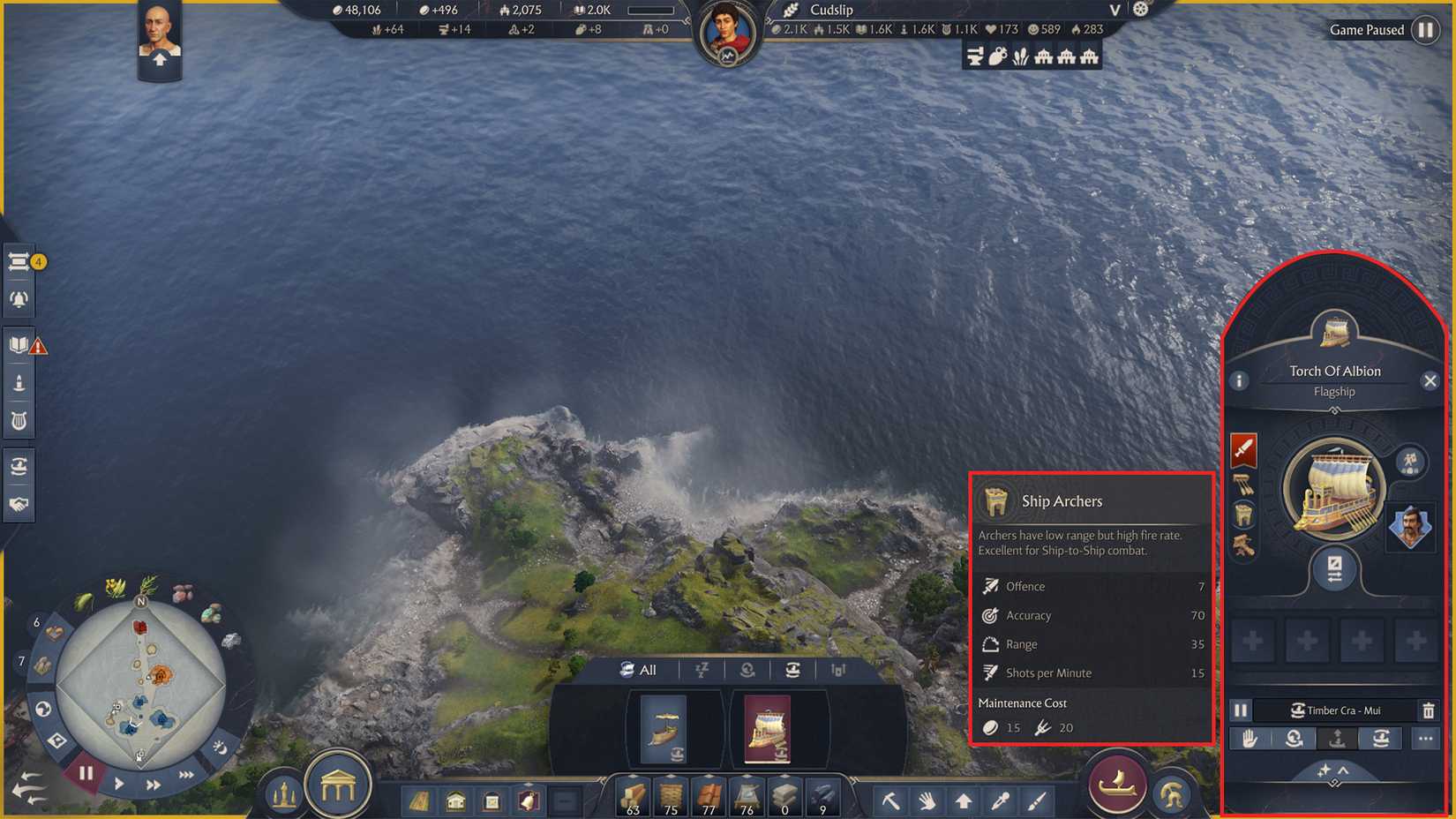Click the info button on Torch of Albion panel
Image resolution: width=1456 pixels, height=819 pixels.
click(x=1239, y=380)
